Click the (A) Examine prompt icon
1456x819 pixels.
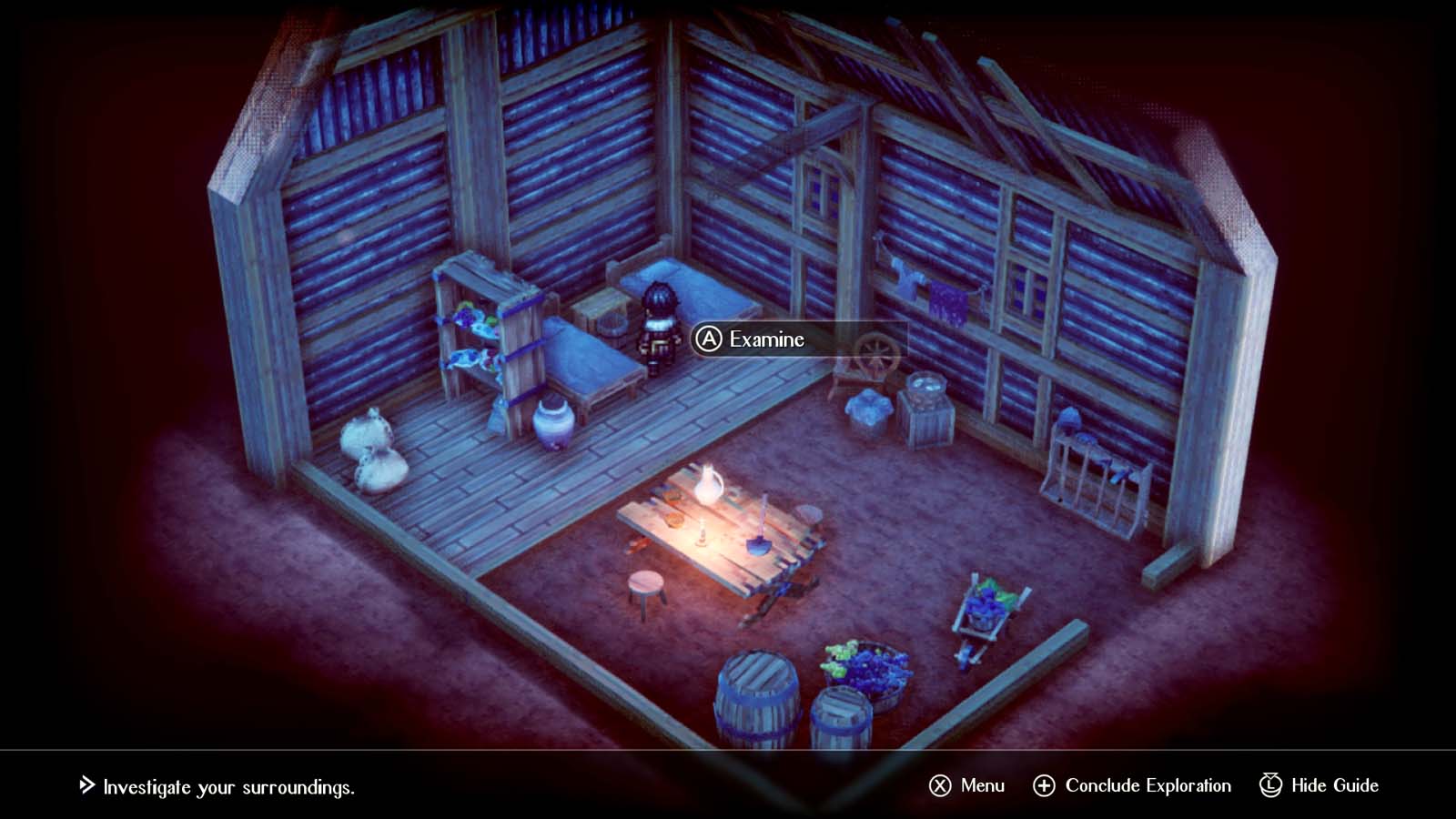709,339
